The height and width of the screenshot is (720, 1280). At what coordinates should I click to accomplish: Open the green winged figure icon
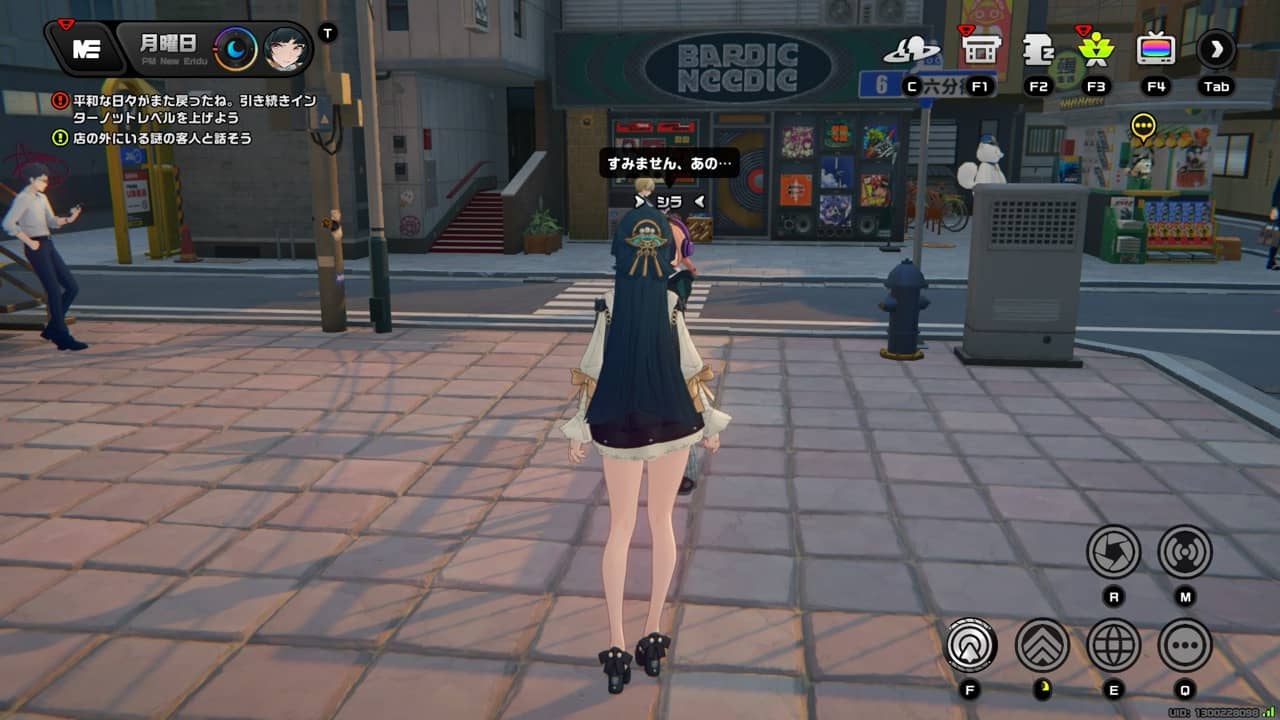[x=1096, y=49]
